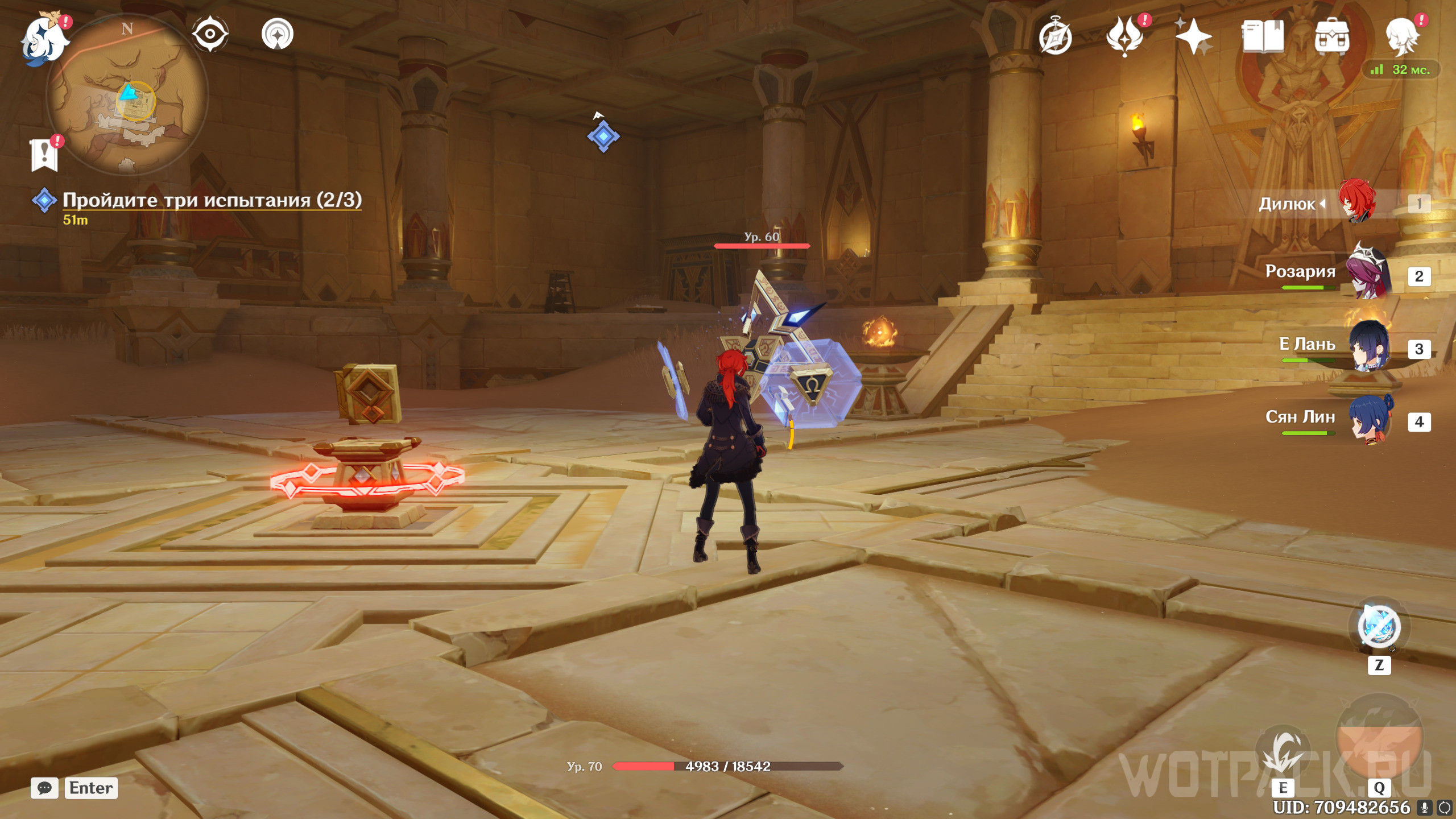Image resolution: width=1456 pixels, height=819 pixels.
Task: Open the events winged icon
Action: tap(1124, 36)
